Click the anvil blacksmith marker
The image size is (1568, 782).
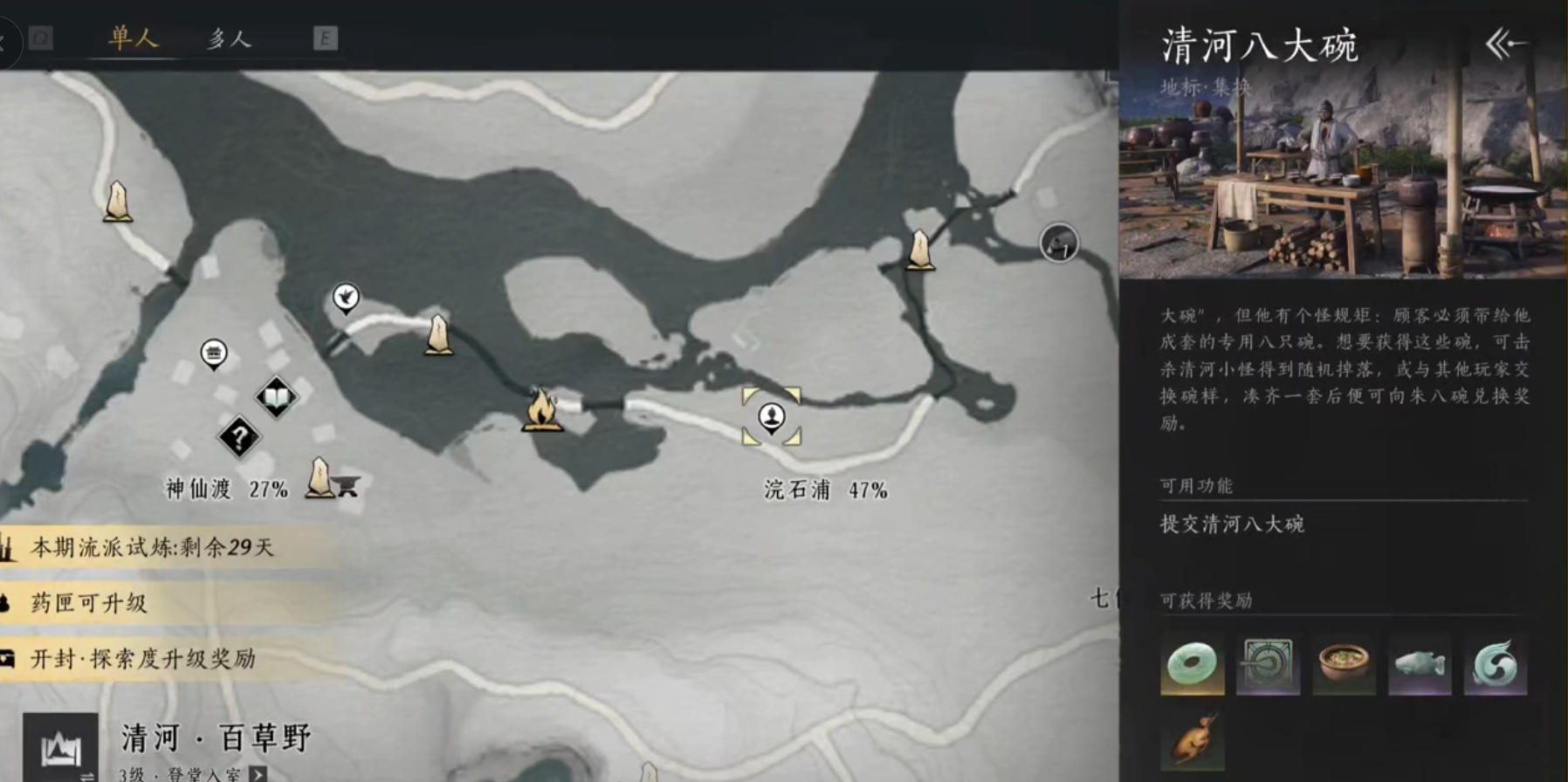pyautogui.click(x=347, y=485)
